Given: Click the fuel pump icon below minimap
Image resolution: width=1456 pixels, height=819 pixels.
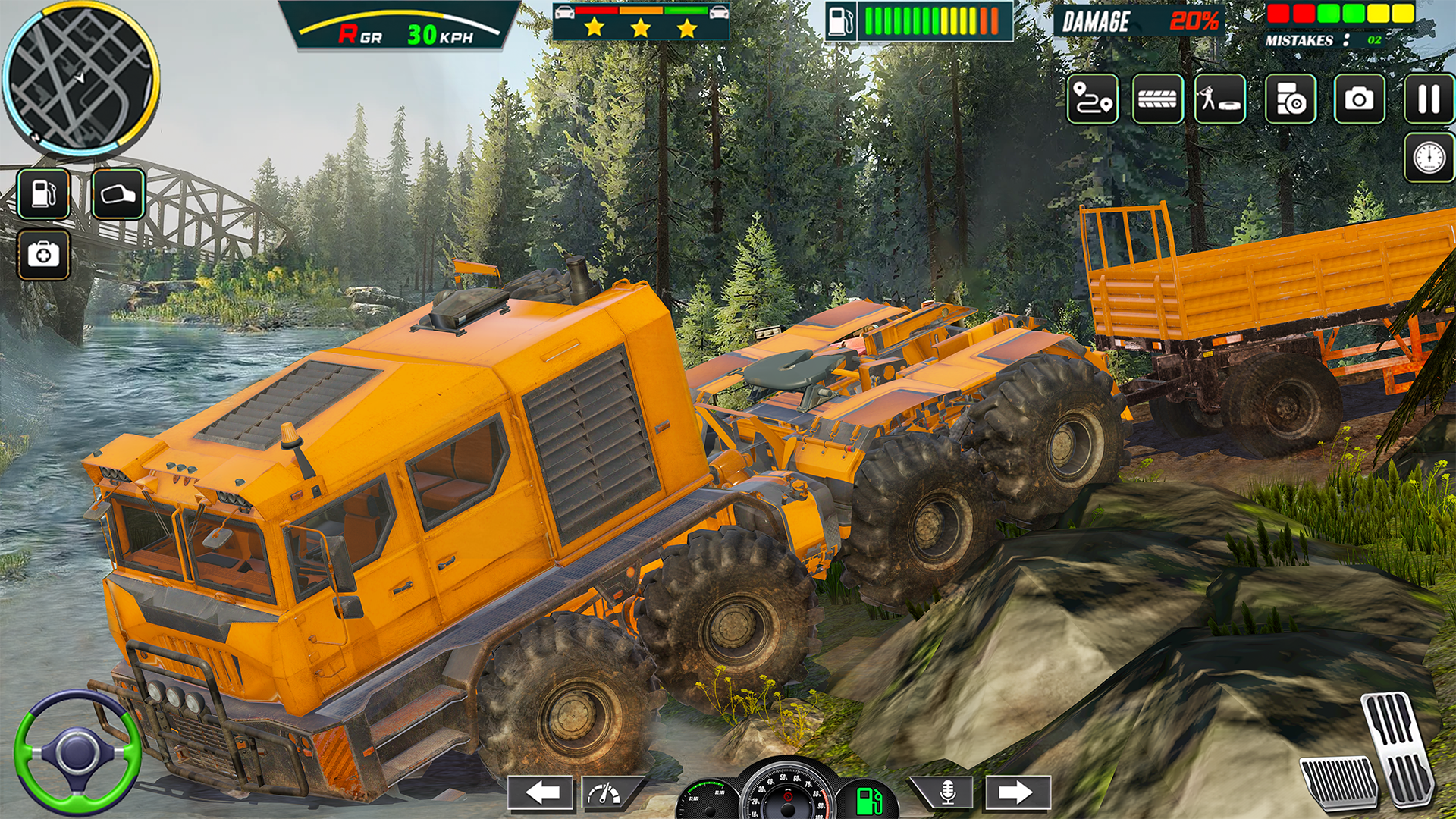Looking at the screenshot, I should (x=45, y=193).
